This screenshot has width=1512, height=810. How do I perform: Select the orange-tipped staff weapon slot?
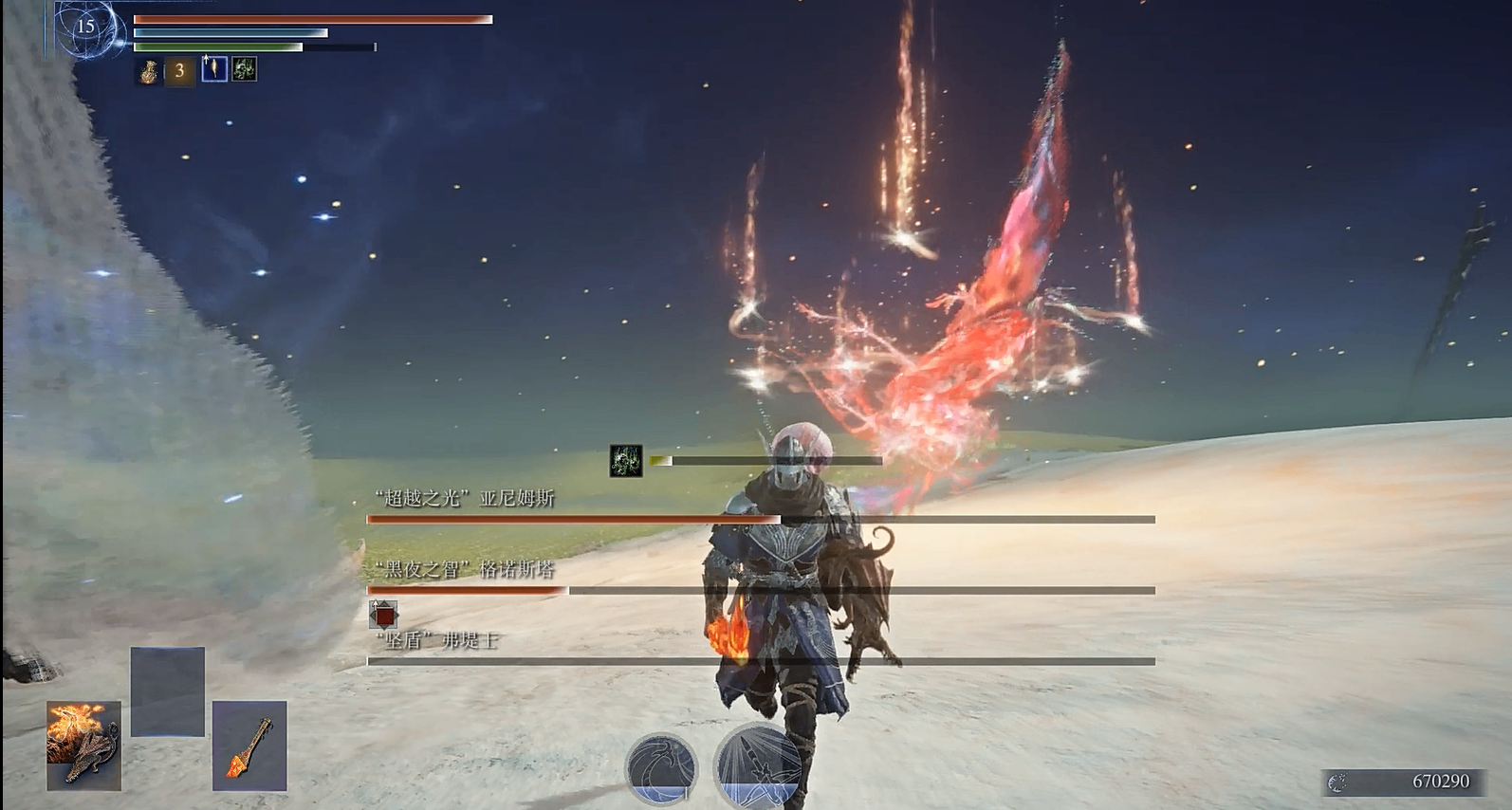[x=249, y=746]
